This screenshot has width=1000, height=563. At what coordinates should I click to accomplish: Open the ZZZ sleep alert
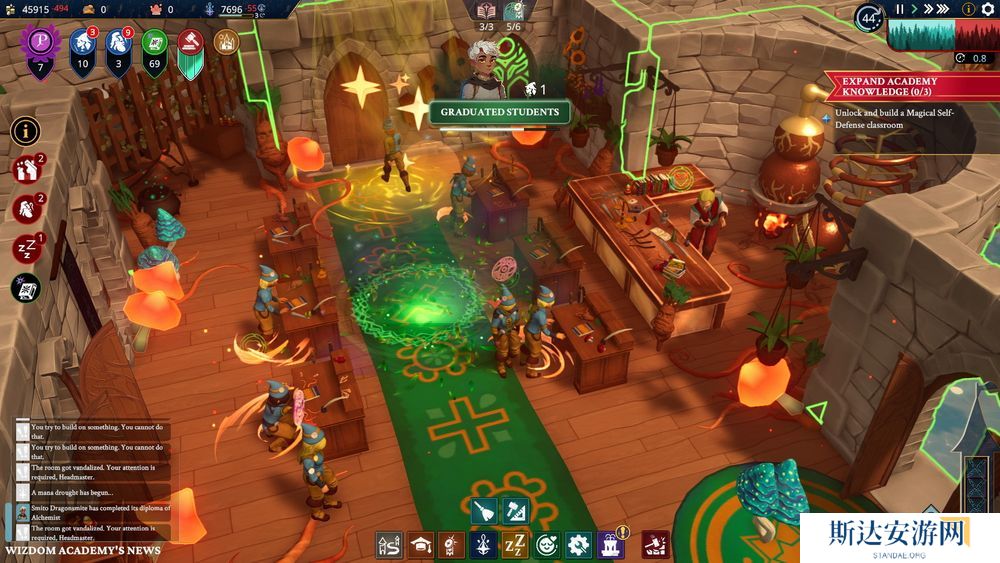24,249
